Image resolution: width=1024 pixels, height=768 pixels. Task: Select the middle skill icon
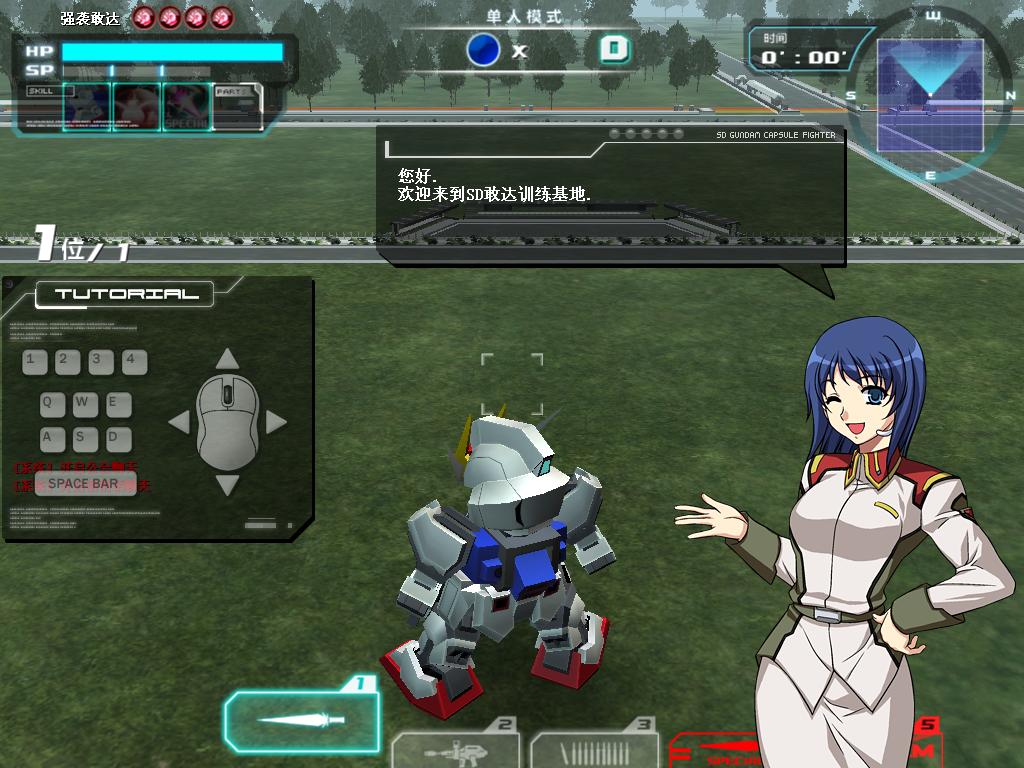tap(137, 106)
